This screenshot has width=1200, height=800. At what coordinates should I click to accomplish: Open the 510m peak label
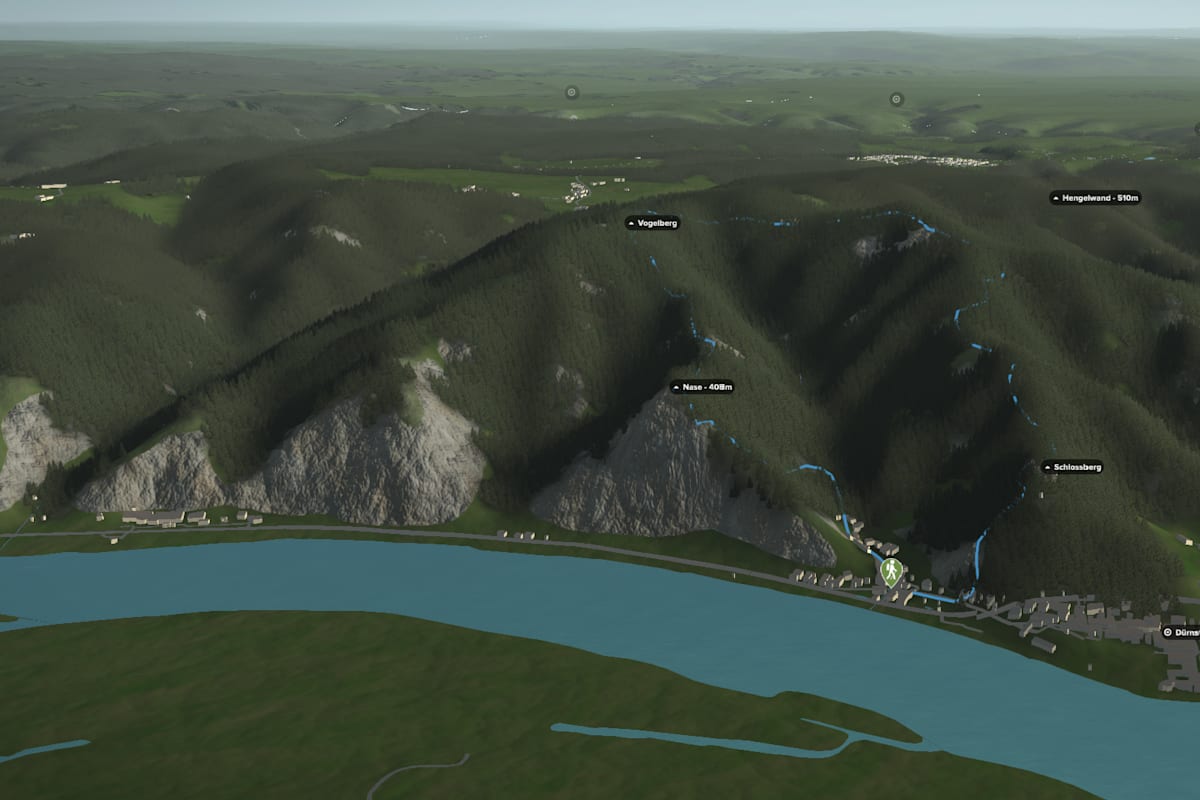point(1095,198)
